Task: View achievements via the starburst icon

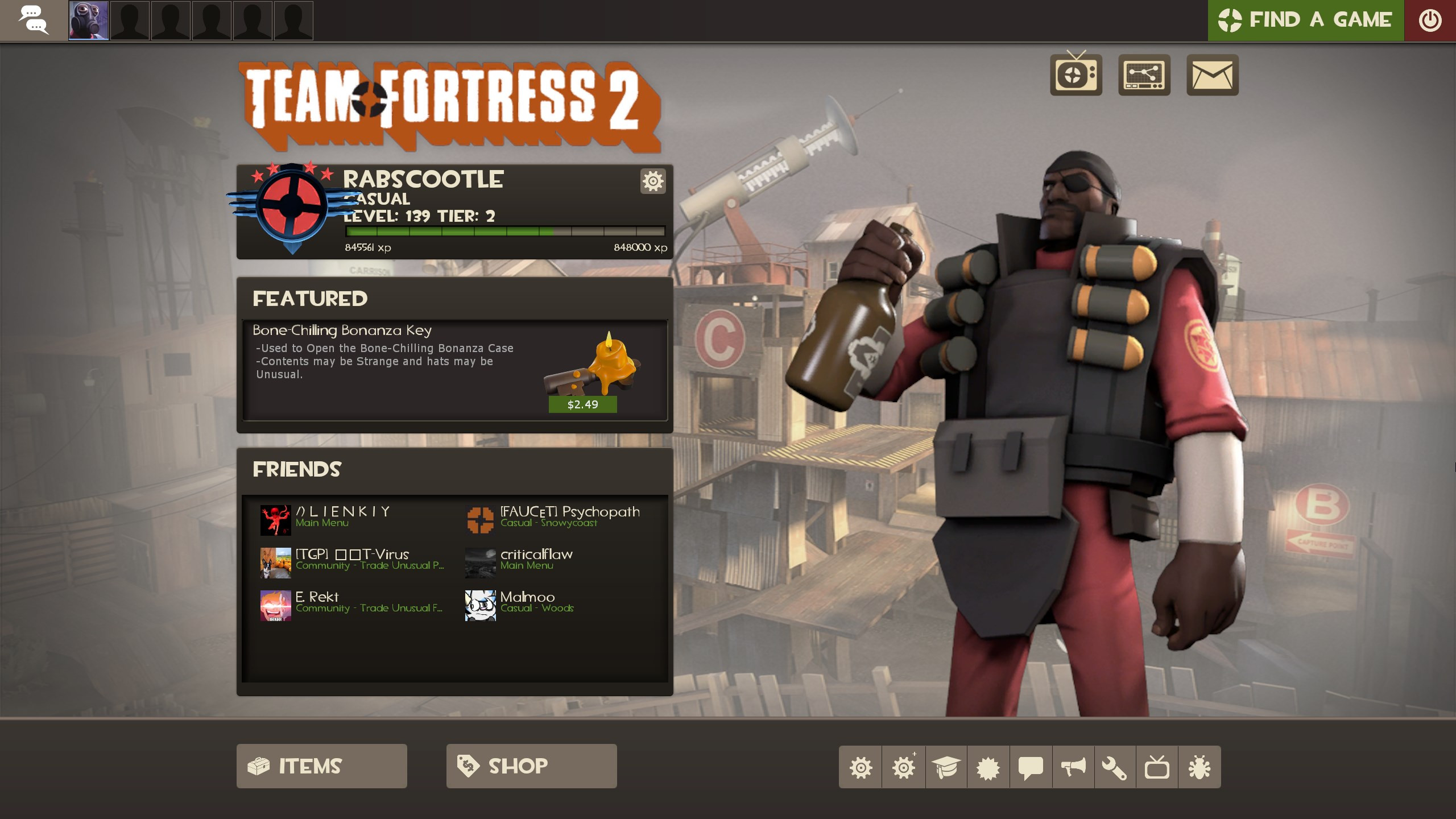Action: click(x=990, y=766)
